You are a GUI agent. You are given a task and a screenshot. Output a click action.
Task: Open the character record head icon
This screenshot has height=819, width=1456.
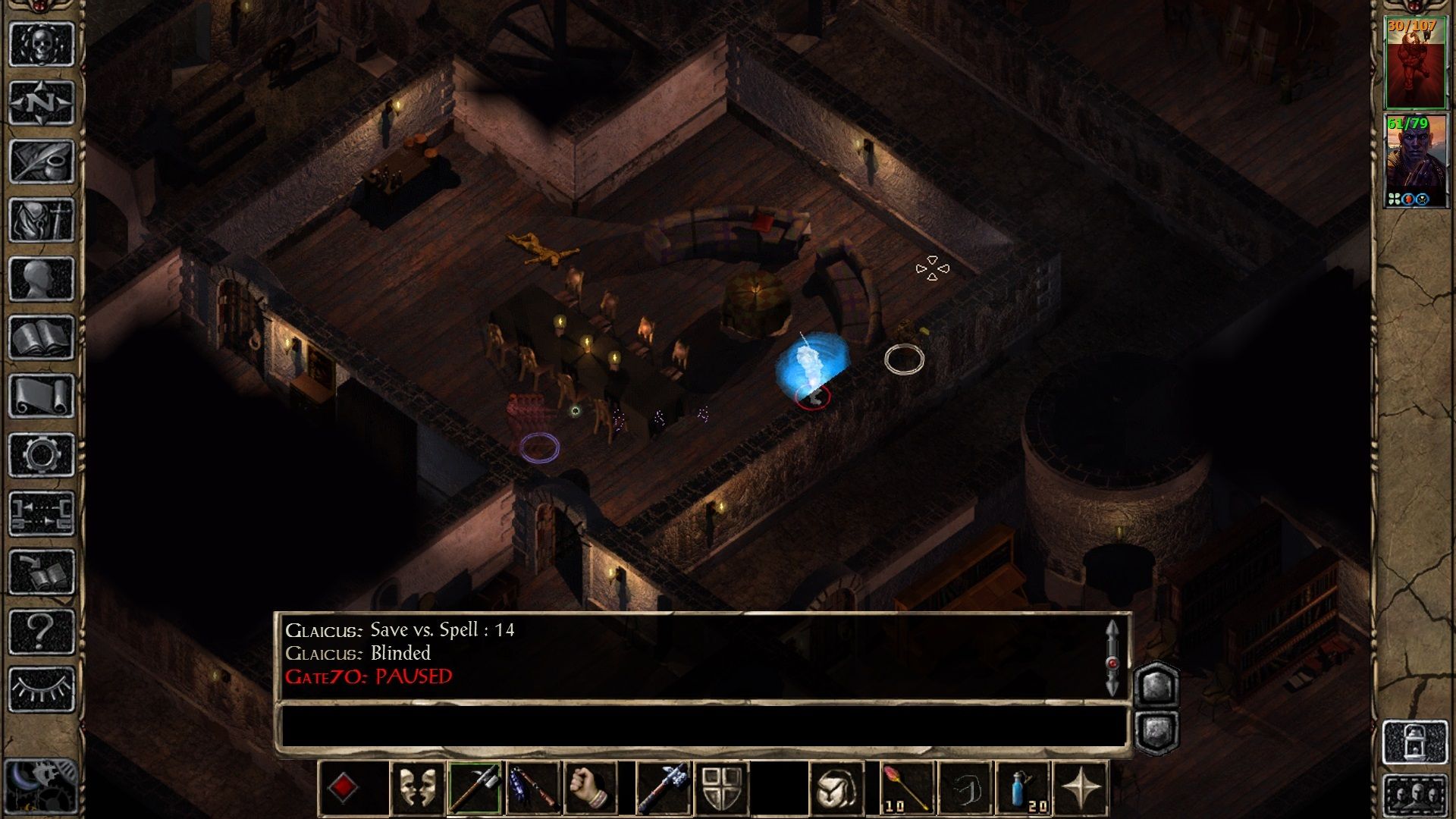(42, 279)
